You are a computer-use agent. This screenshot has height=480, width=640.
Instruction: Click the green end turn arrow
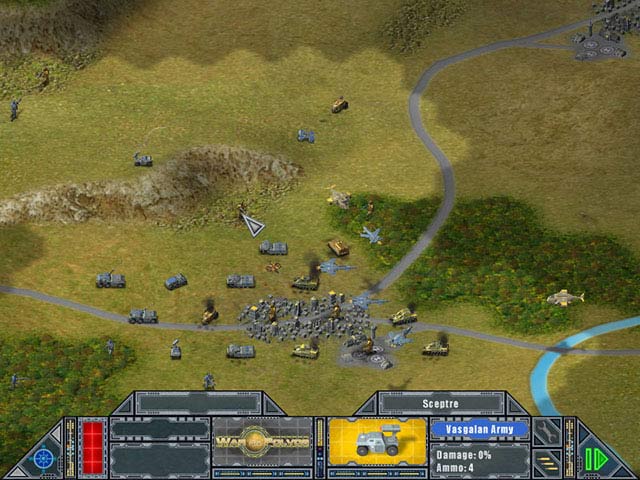596,459
